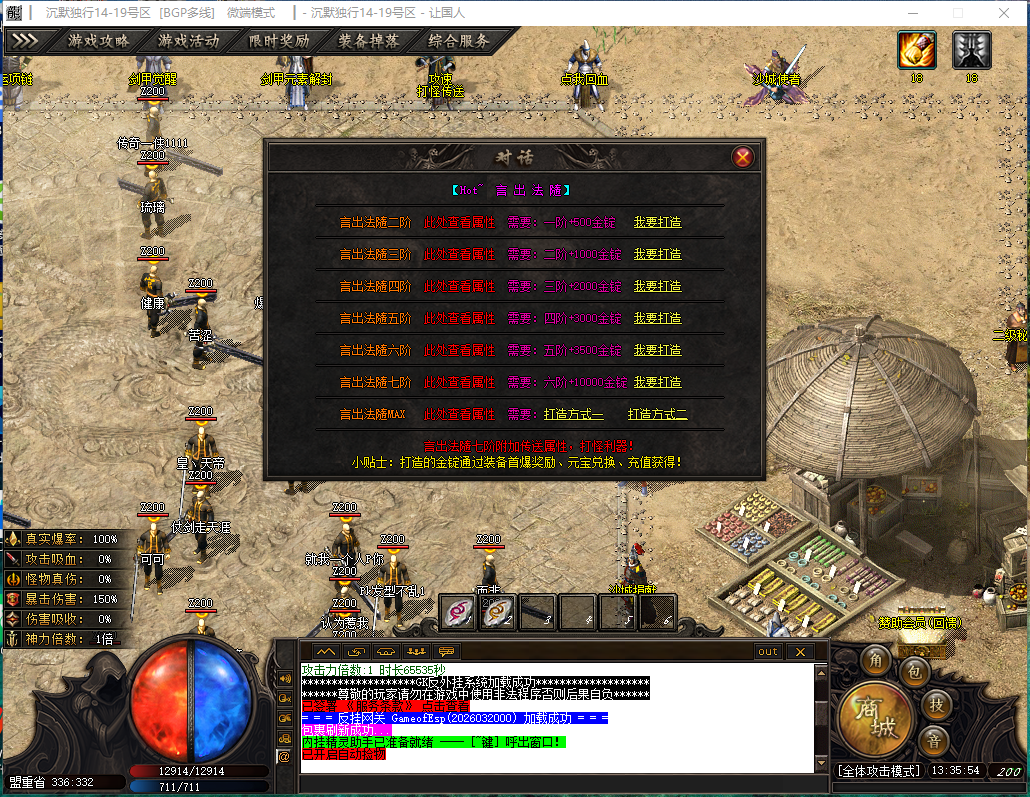Open the 装备掉落 menu
Image resolution: width=1030 pixels, height=797 pixels.
click(368, 41)
